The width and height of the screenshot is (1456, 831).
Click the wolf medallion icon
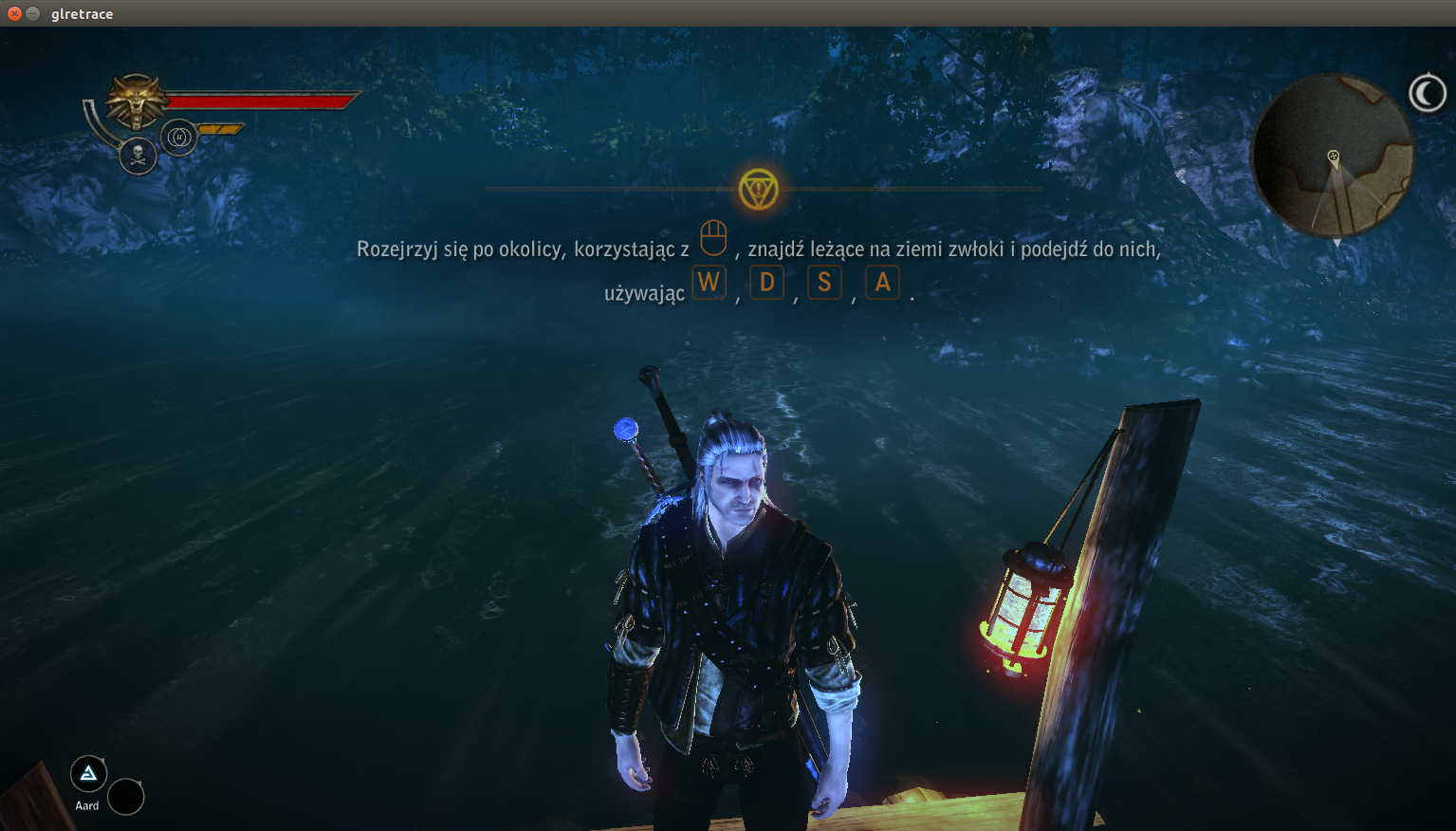(x=136, y=100)
